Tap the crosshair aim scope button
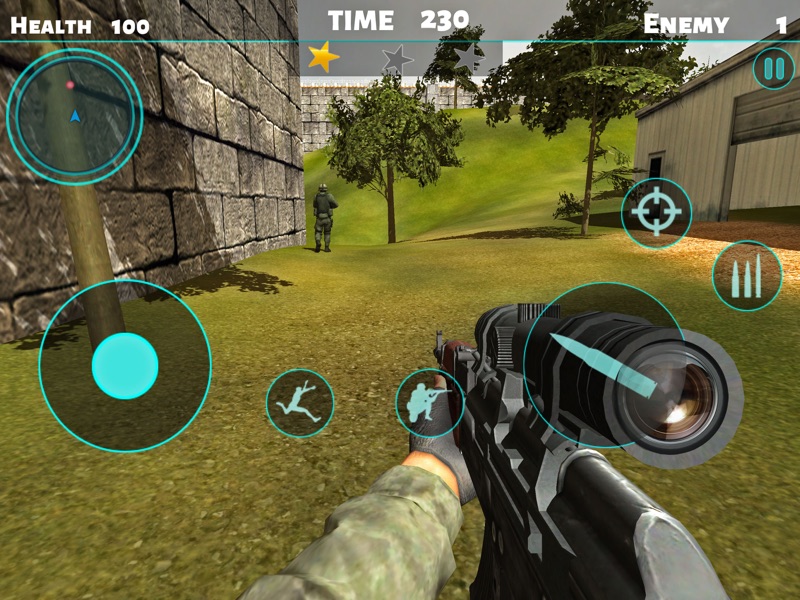Image resolution: width=800 pixels, height=600 pixels. click(656, 213)
